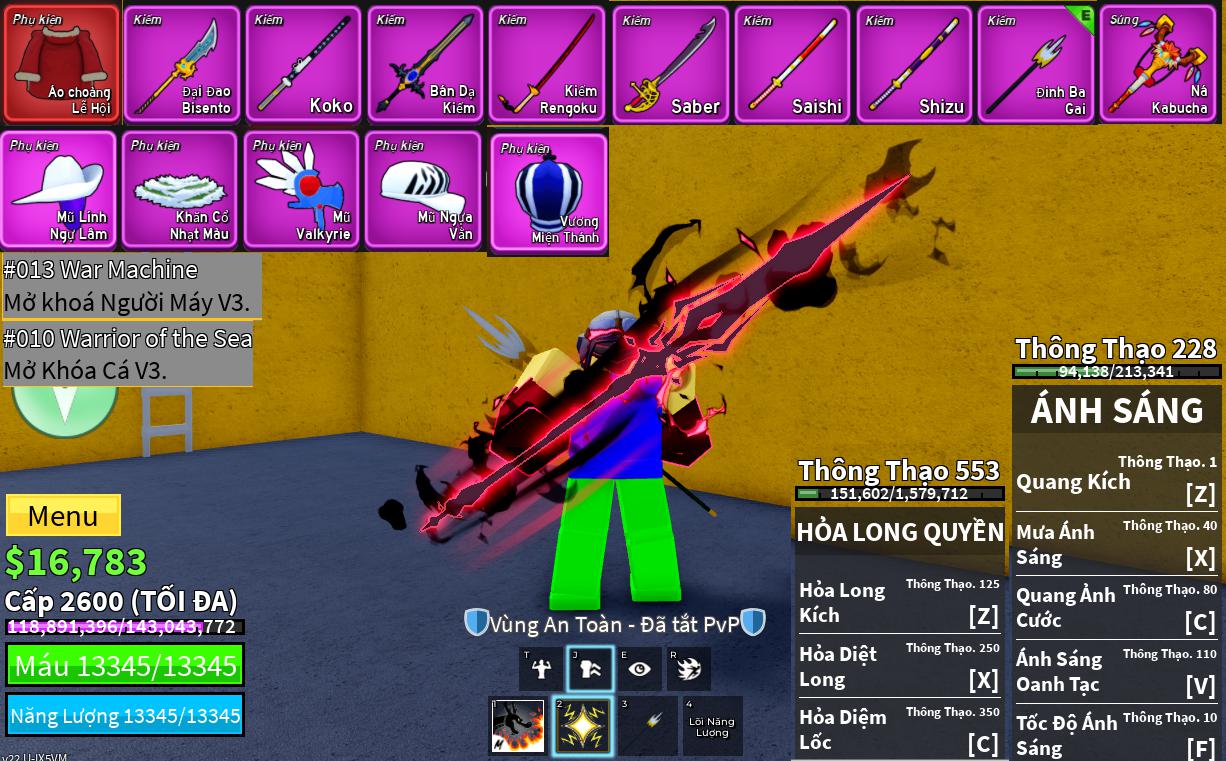Choose the Mũ Valkyrie helmet accessory

click(x=302, y=189)
